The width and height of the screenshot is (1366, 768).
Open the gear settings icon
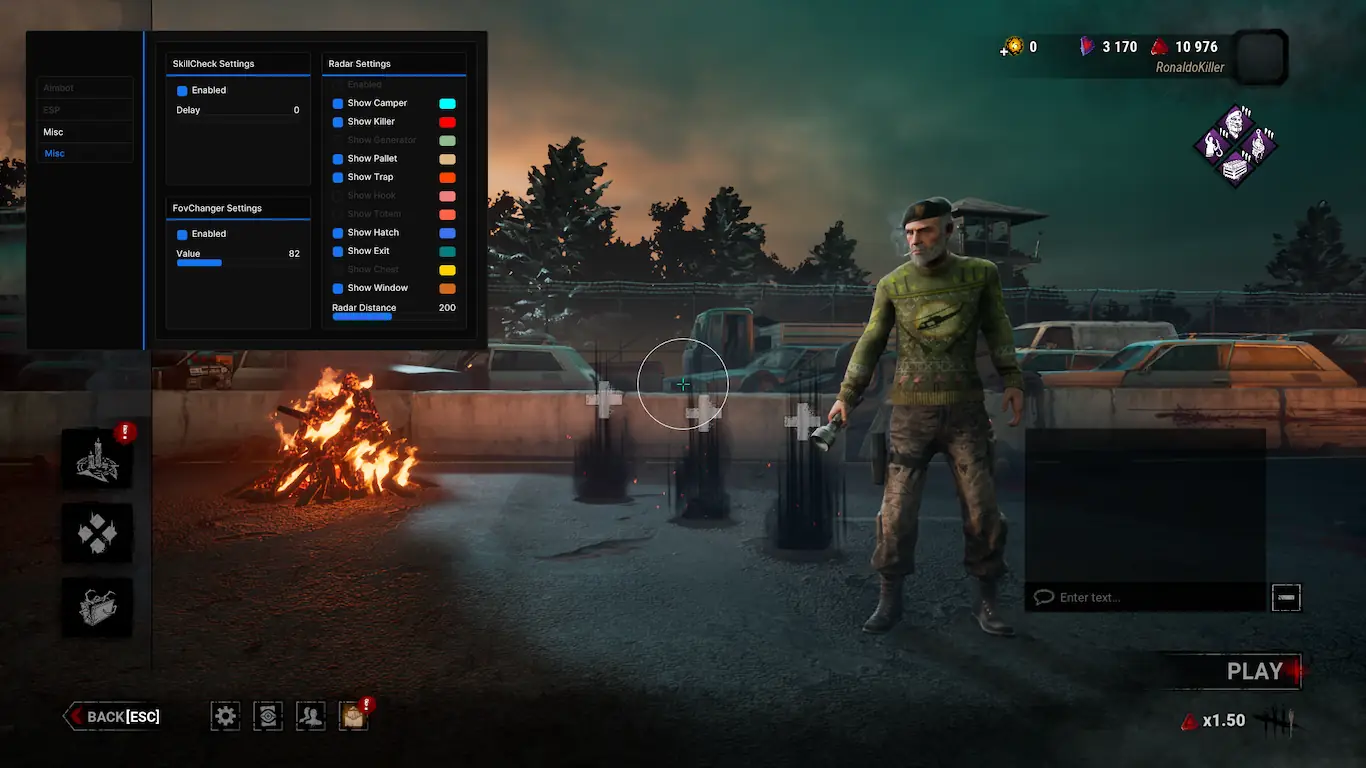tap(226, 715)
